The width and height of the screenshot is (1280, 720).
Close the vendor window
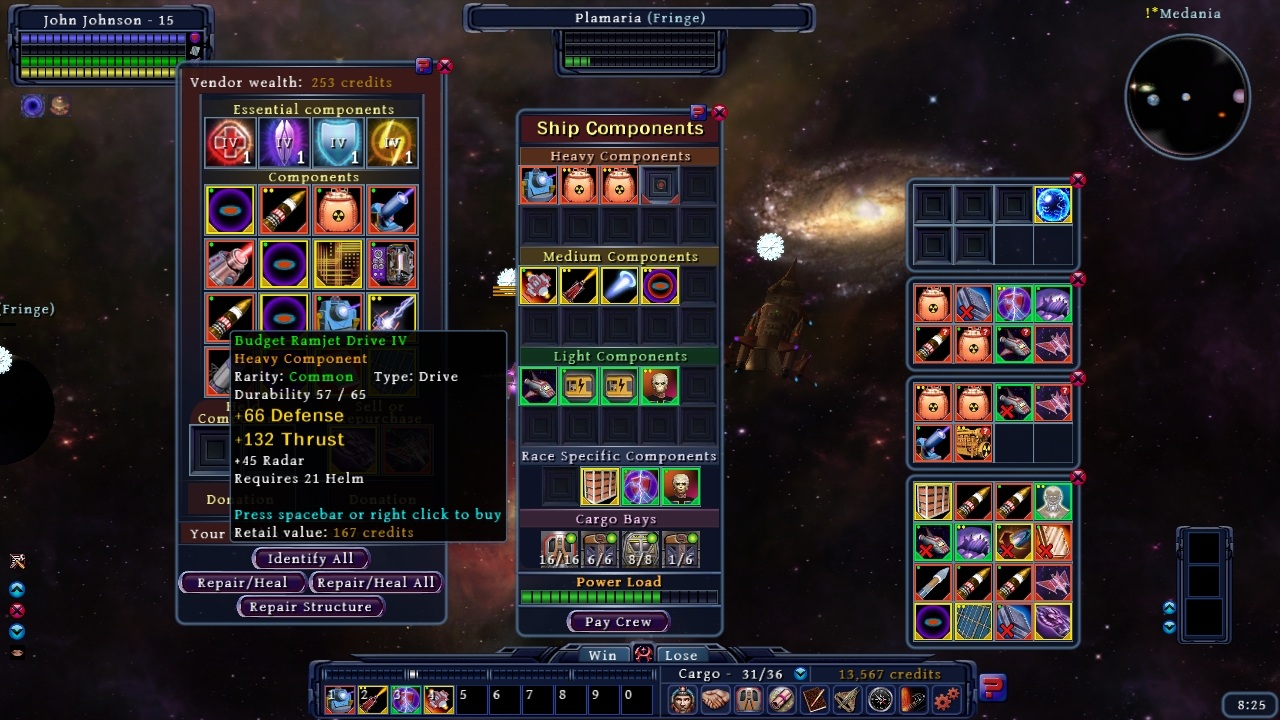click(x=445, y=66)
